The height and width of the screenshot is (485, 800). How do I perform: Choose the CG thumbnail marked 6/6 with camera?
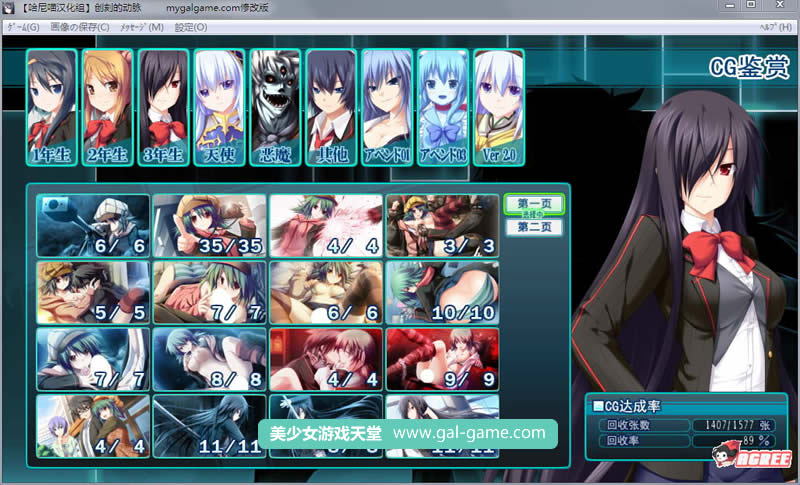coord(93,225)
